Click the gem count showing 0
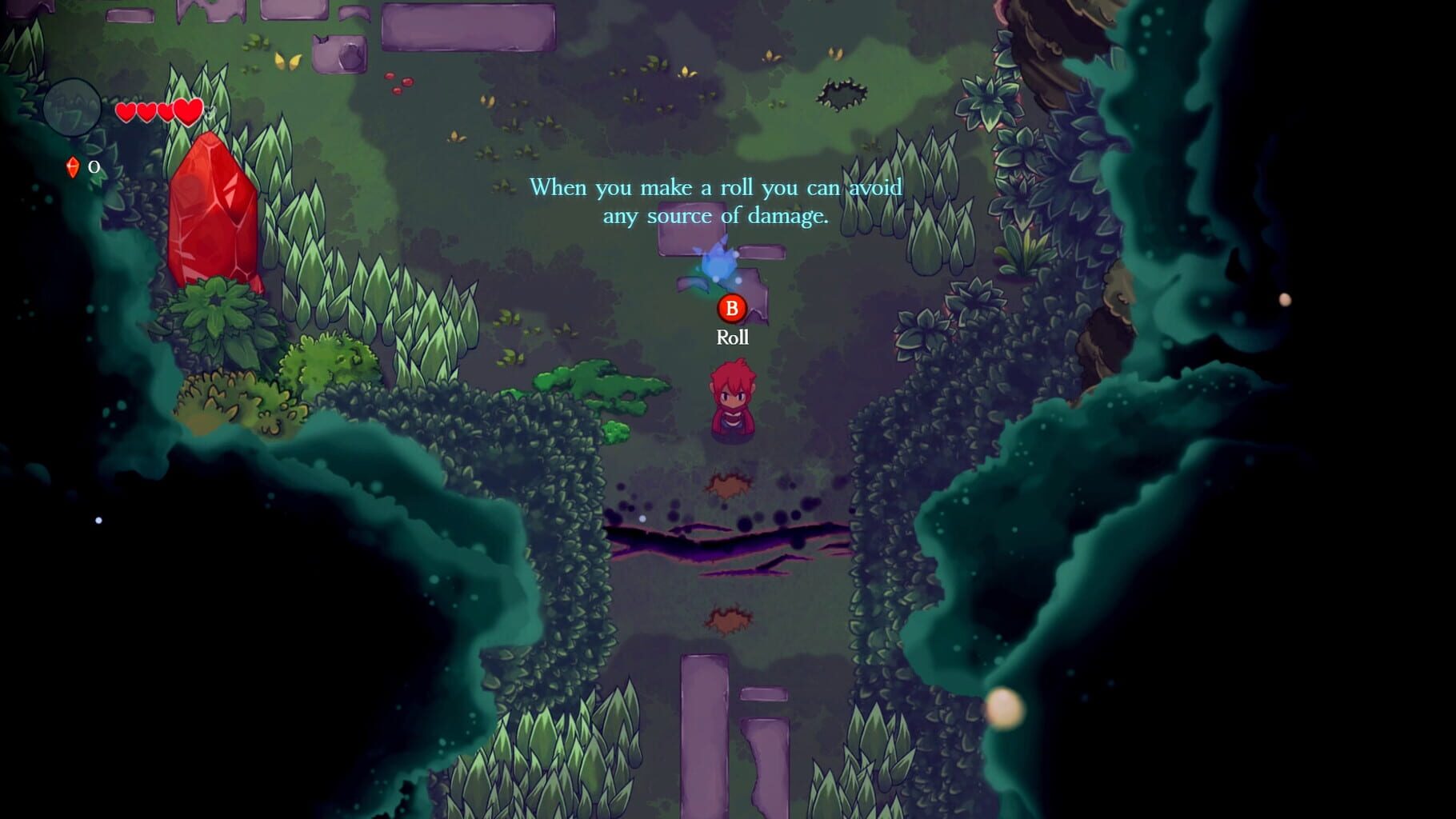Image resolution: width=1456 pixels, height=819 pixels. point(94,168)
